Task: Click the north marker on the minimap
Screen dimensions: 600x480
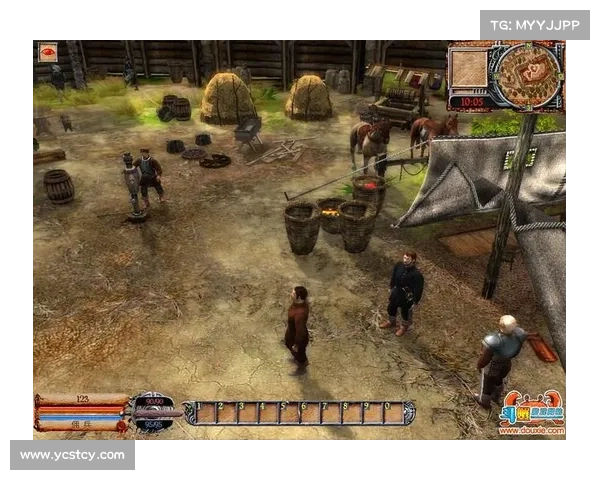Action: point(526,46)
